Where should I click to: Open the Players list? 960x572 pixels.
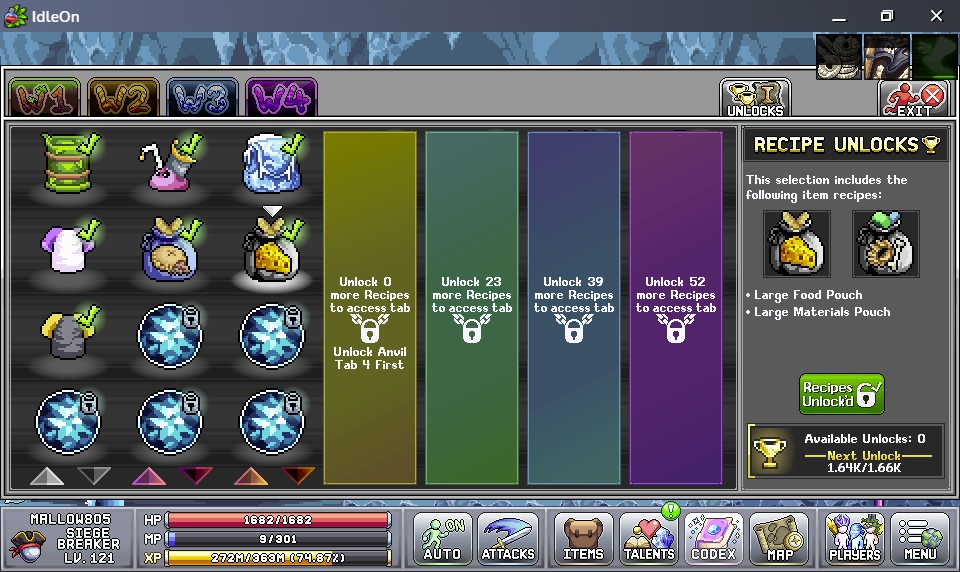pyautogui.click(x=855, y=540)
